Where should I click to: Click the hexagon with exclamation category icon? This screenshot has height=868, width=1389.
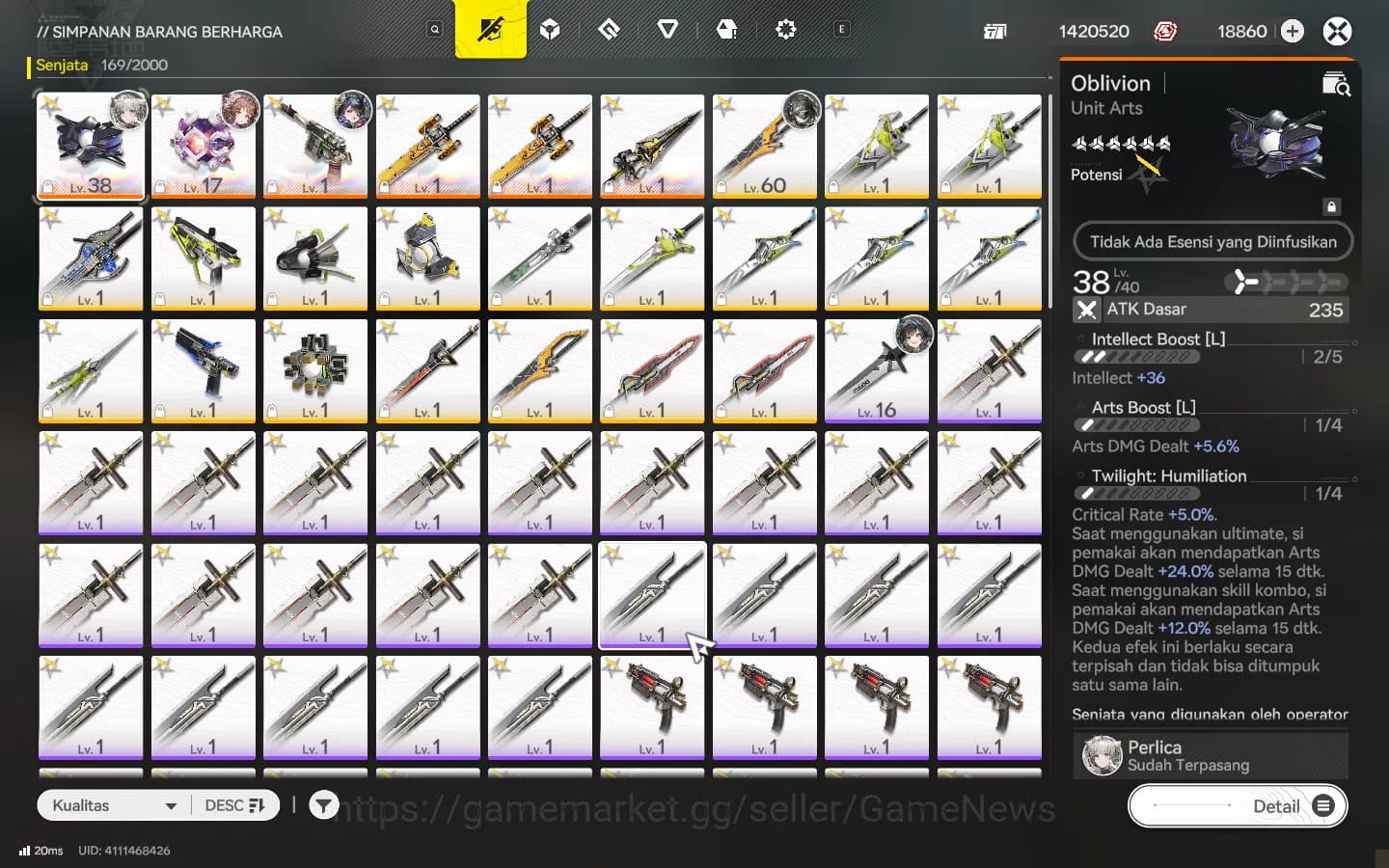click(727, 29)
